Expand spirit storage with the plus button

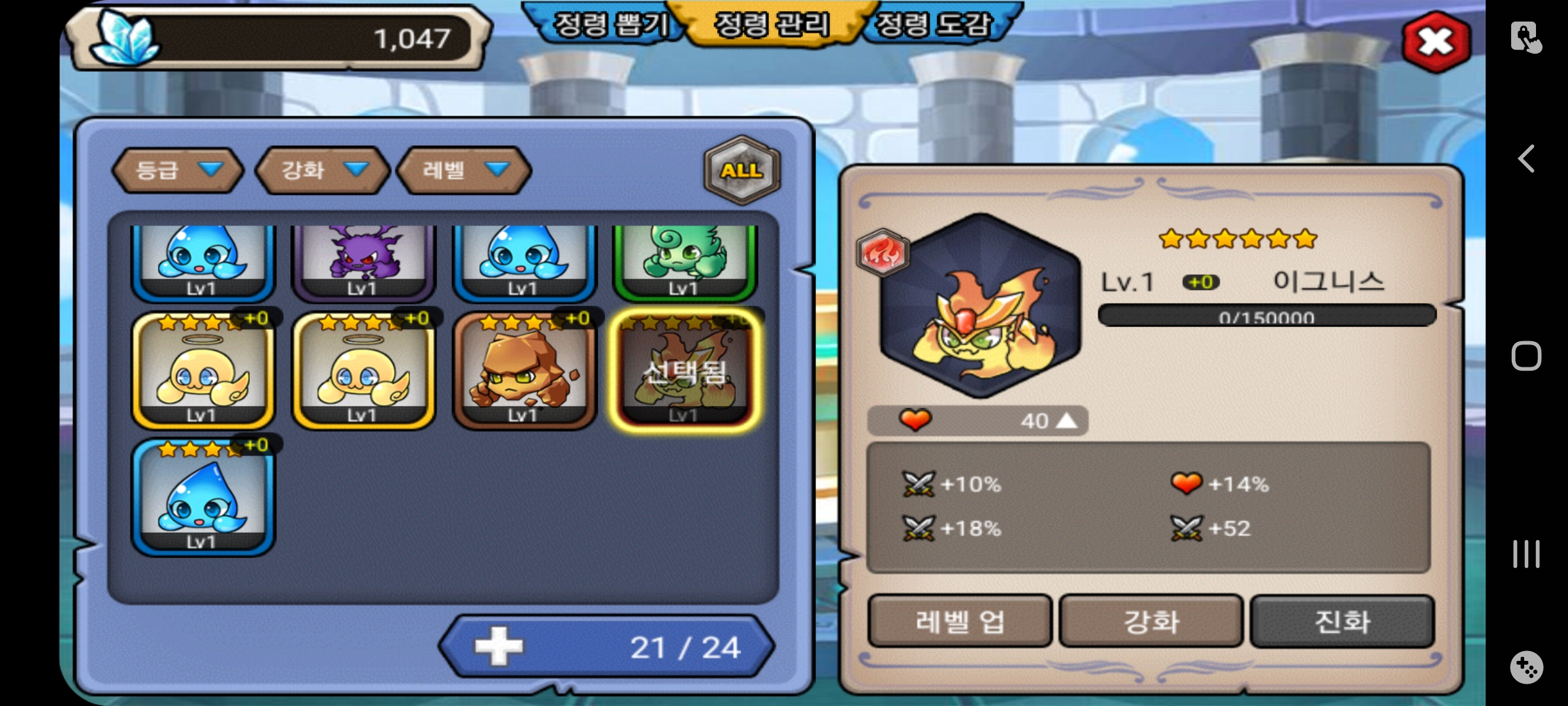(498, 647)
